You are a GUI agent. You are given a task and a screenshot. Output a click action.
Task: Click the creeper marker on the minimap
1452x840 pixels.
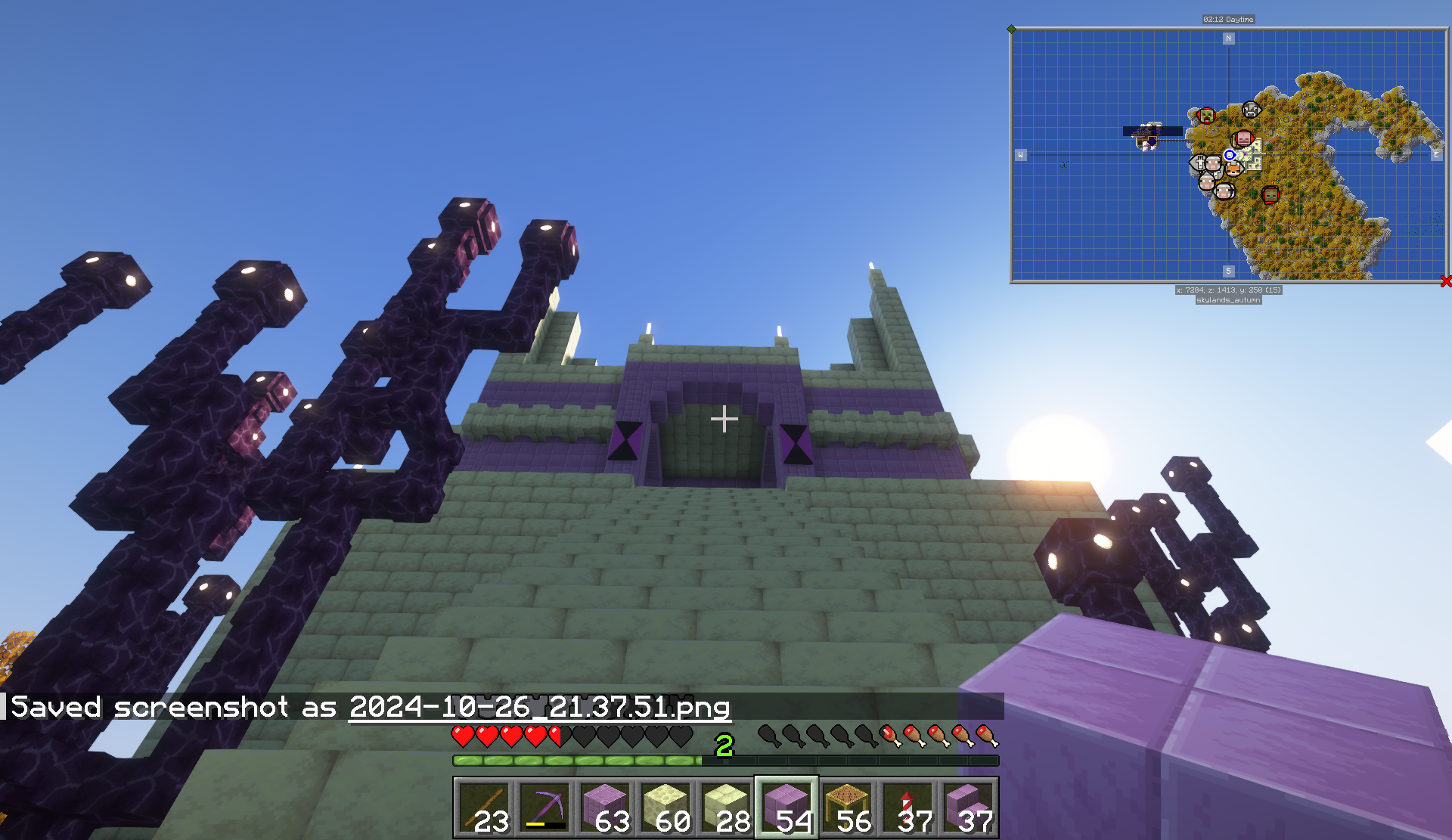[x=1206, y=116]
